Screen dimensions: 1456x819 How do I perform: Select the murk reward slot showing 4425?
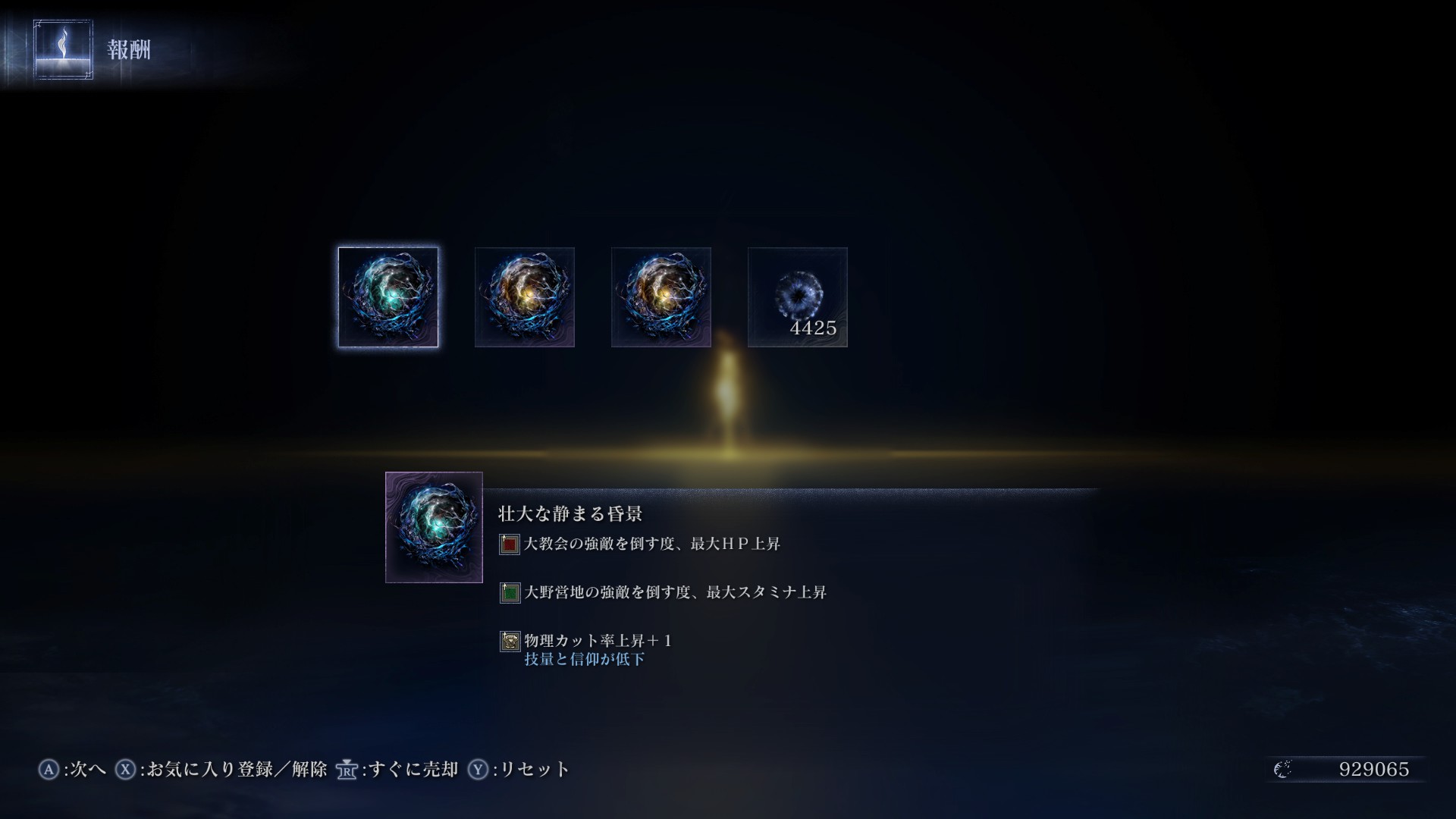[797, 297]
